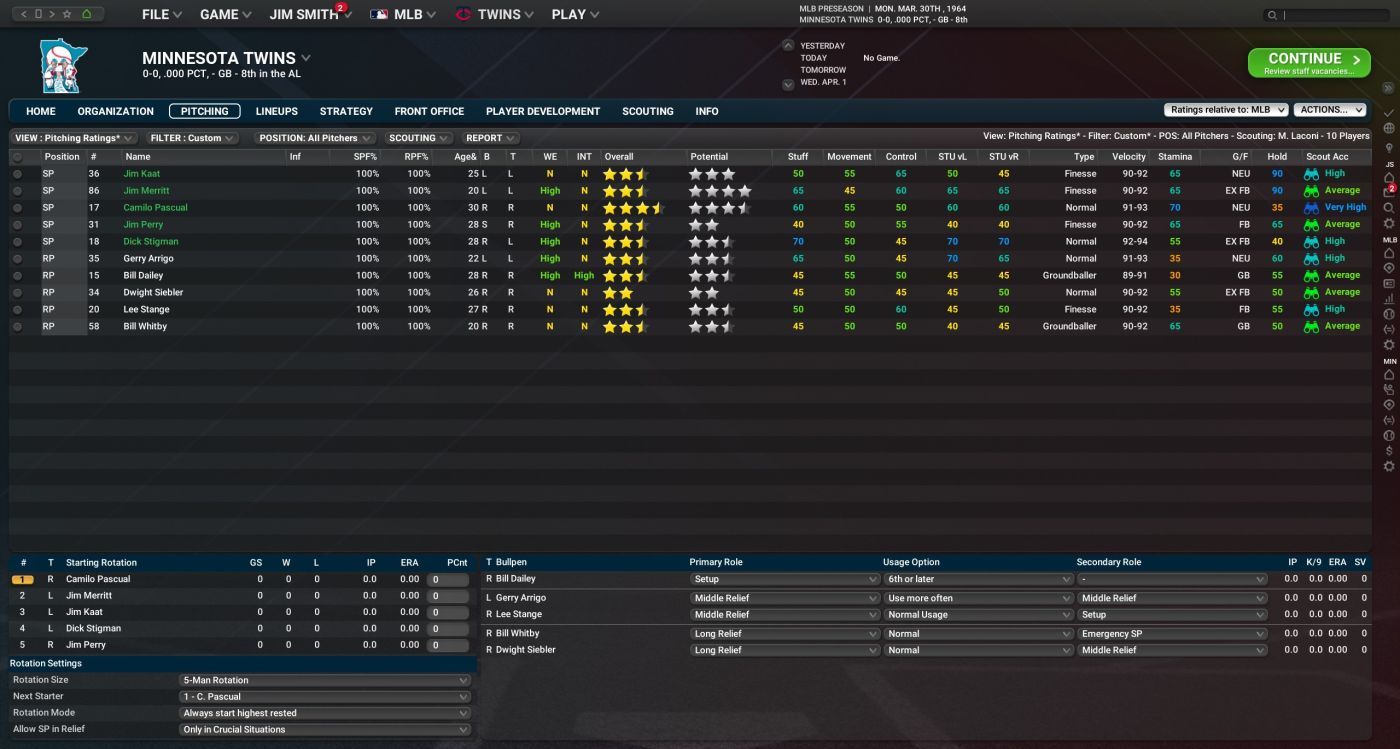The width and height of the screenshot is (1400, 749).
Task: Click the Minnesota Twins logo at page top
Action: coord(62,64)
